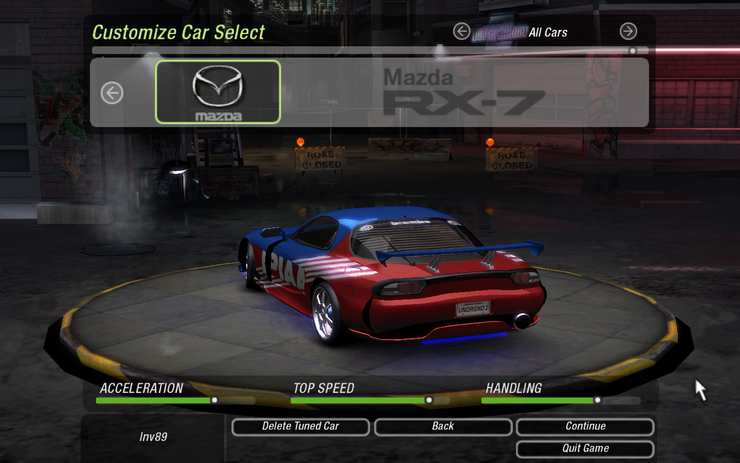This screenshot has height=463, width=740.
Task: Select the Mazda logo car tile
Action: 218,92
